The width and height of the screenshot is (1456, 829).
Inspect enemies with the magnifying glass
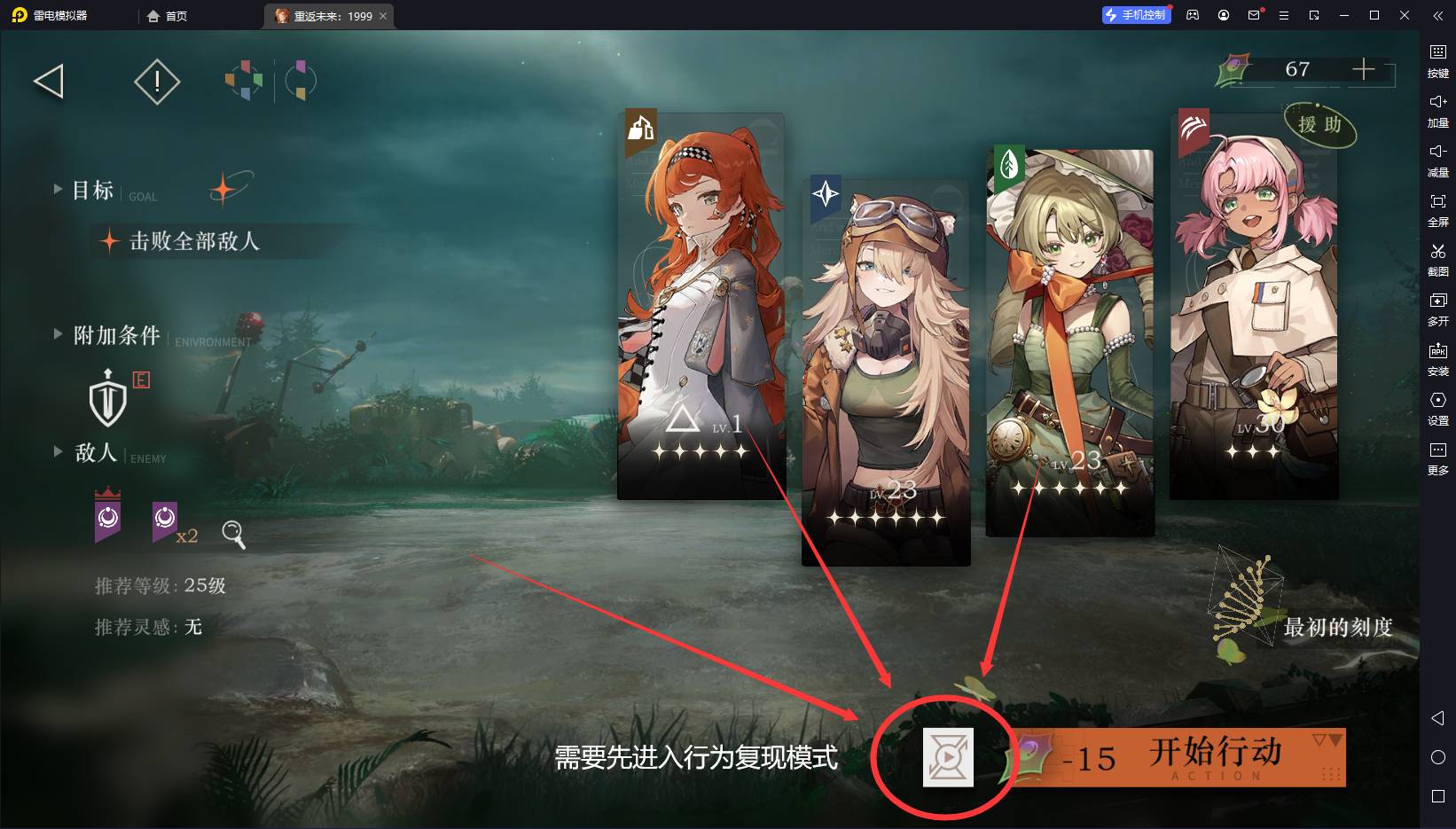point(233,534)
